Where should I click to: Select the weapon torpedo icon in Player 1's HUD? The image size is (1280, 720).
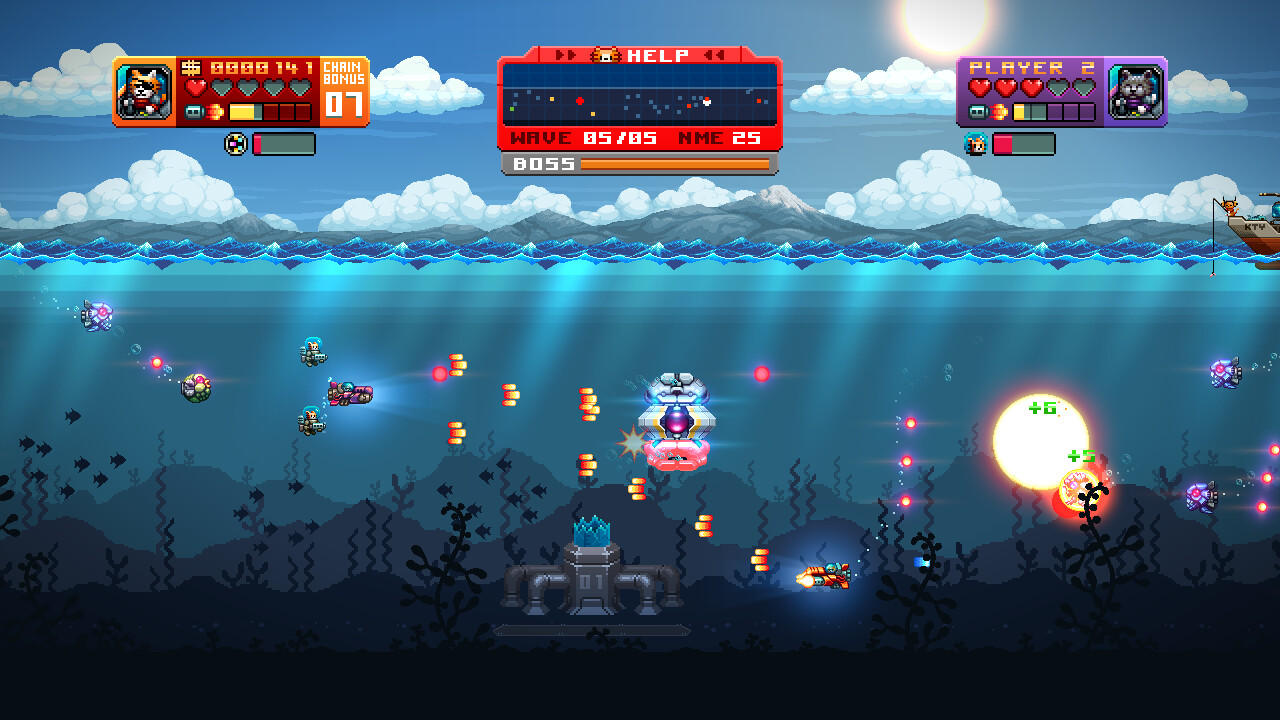[x=193, y=111]
